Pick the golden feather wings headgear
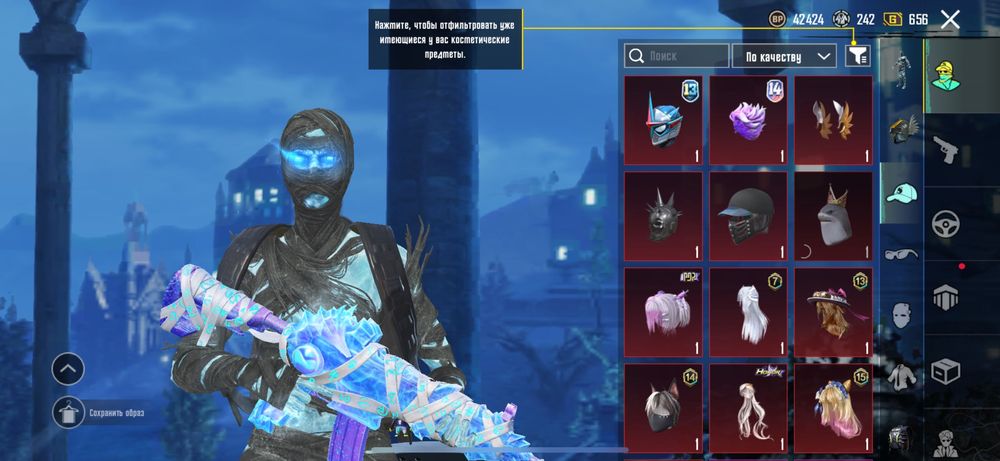The height and width of the screenshot is (461, 1000). (x=833, y=119)
